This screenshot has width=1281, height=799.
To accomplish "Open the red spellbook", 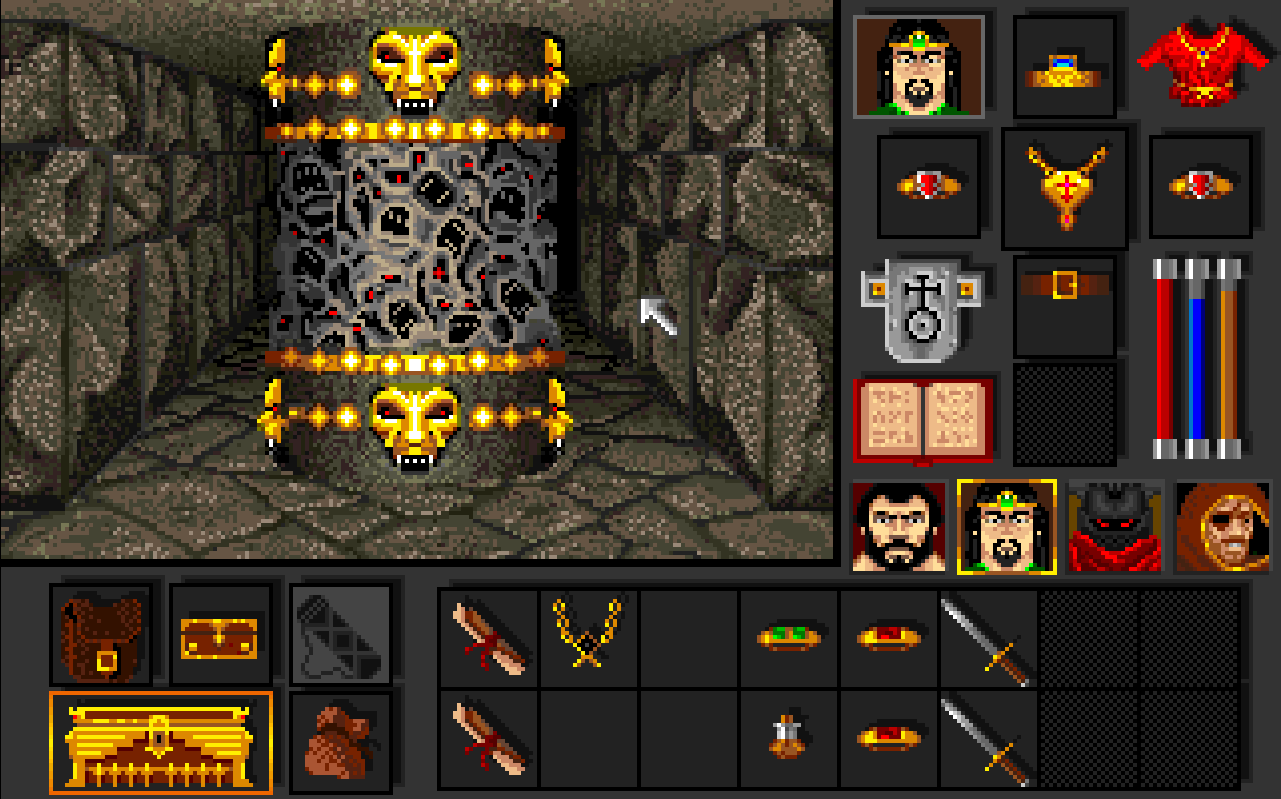I will tap(924, 421).
